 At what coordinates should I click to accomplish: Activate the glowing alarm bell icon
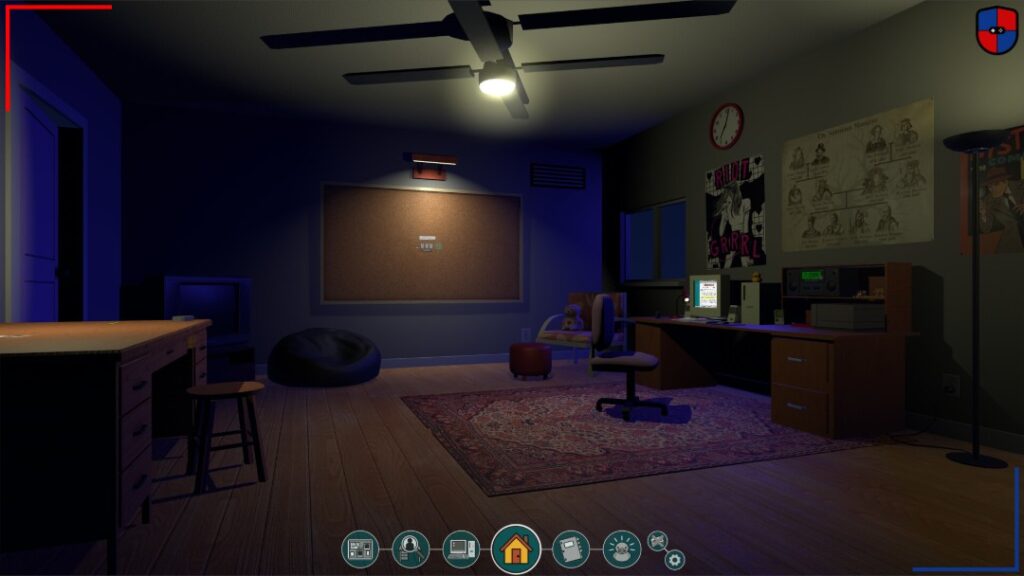pos(622,548)
